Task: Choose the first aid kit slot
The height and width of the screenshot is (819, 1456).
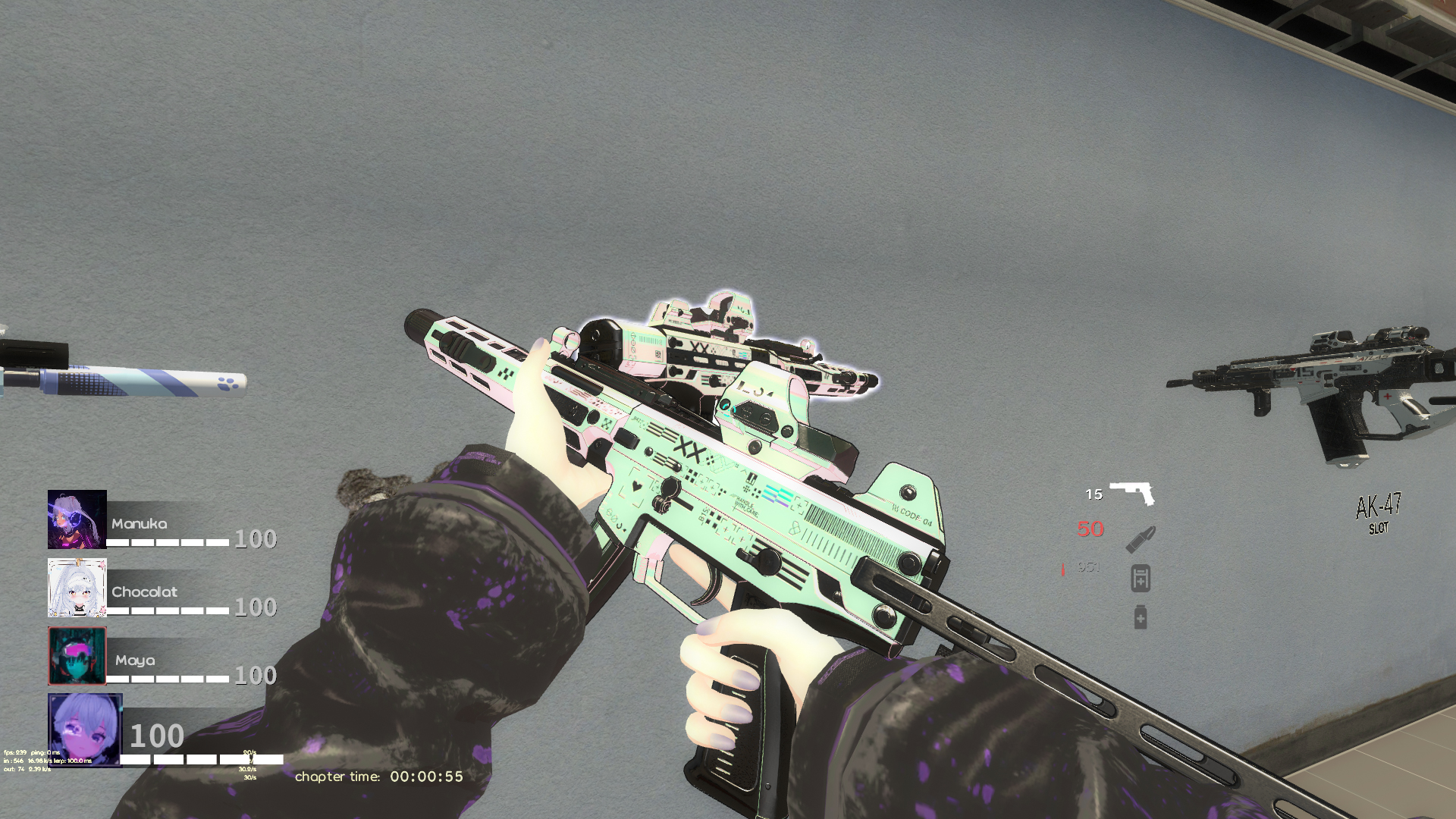Action: coord(1141,579)
